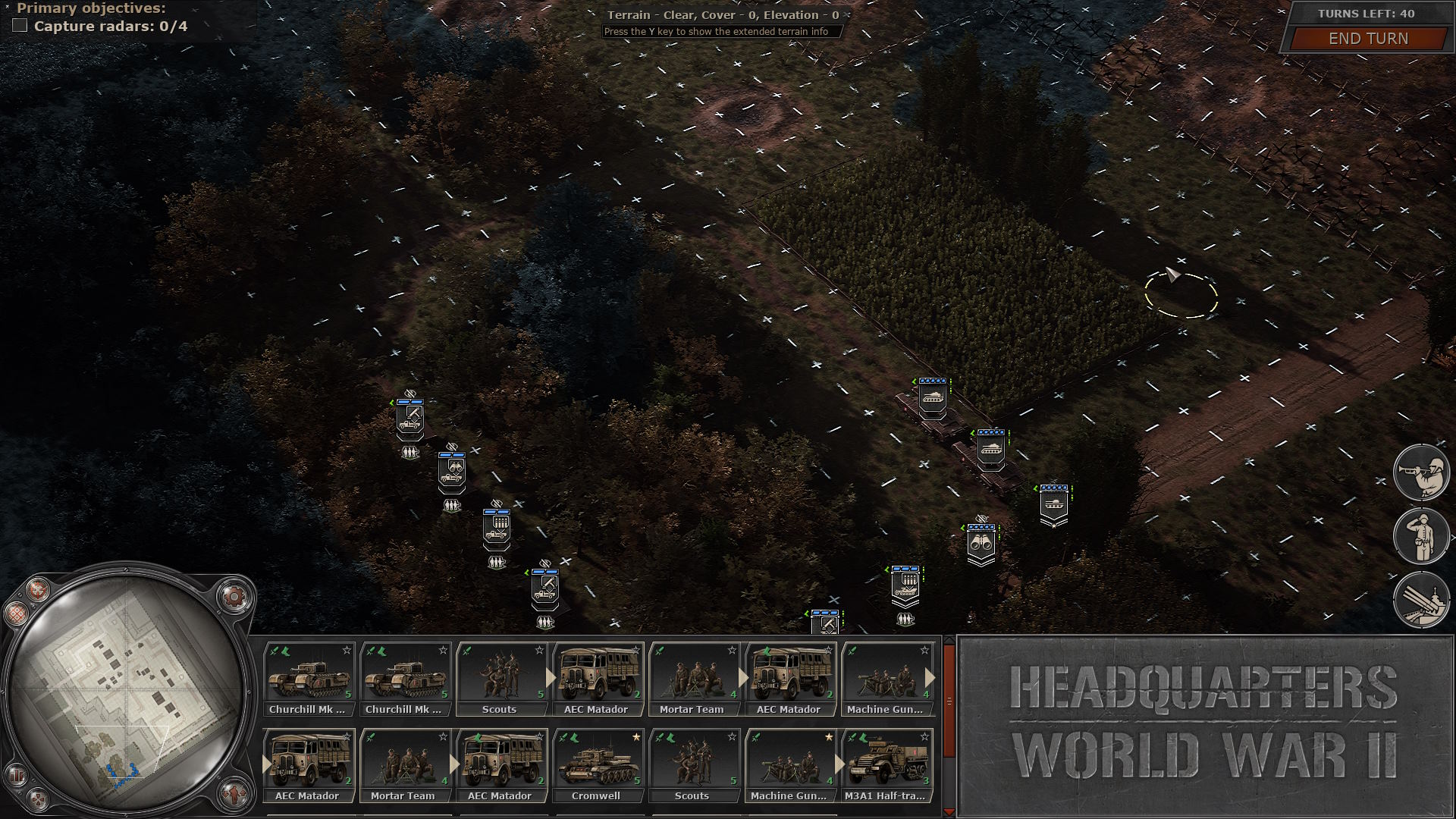
Task: Click the unit-cycle soldier icon below the minimap
Action: 235,793
